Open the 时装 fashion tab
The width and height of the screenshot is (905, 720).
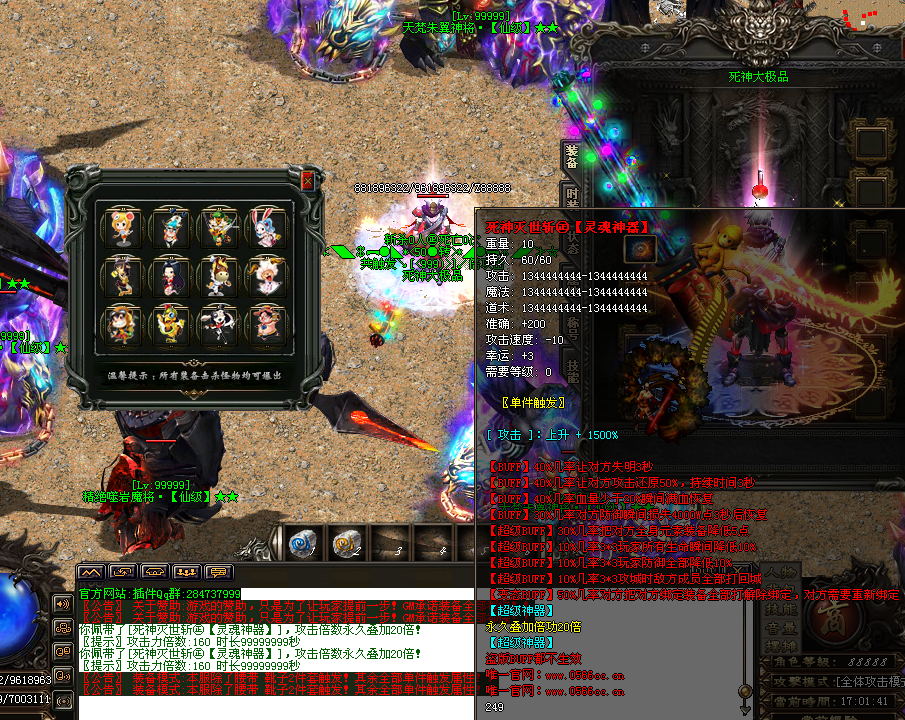(x=572, y=197)
